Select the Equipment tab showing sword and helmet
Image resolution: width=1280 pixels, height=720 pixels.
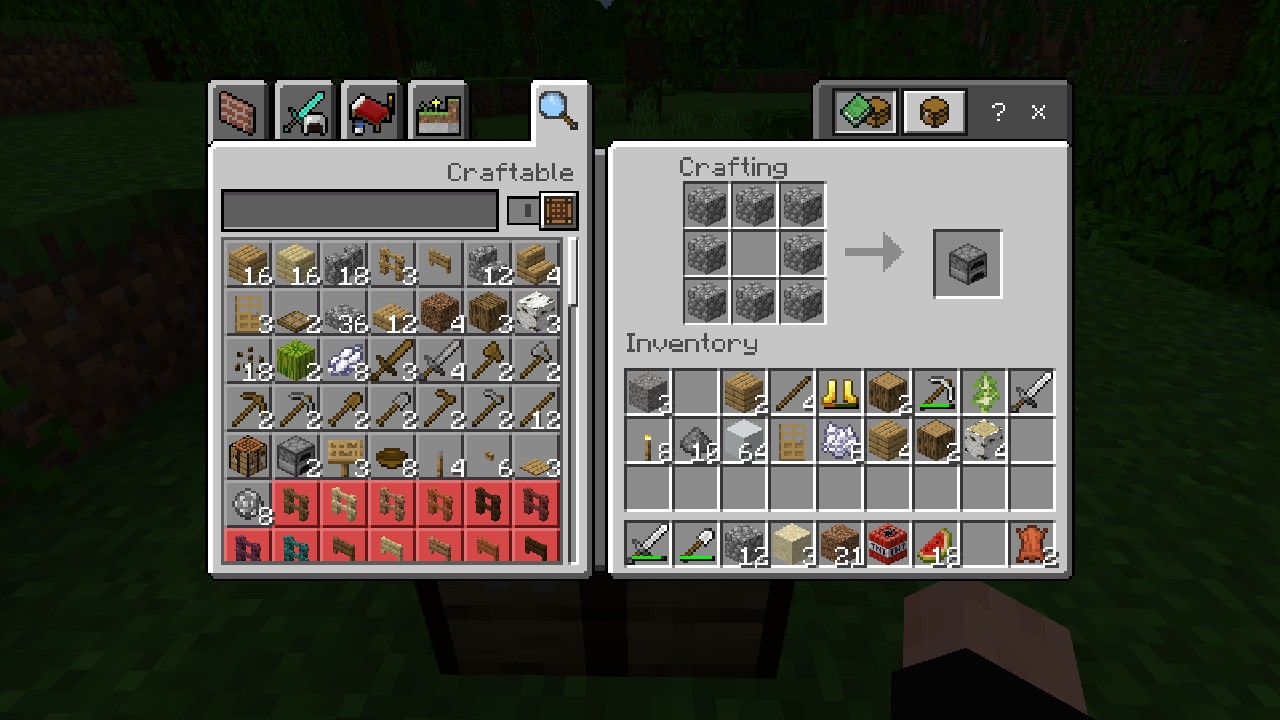304,110
